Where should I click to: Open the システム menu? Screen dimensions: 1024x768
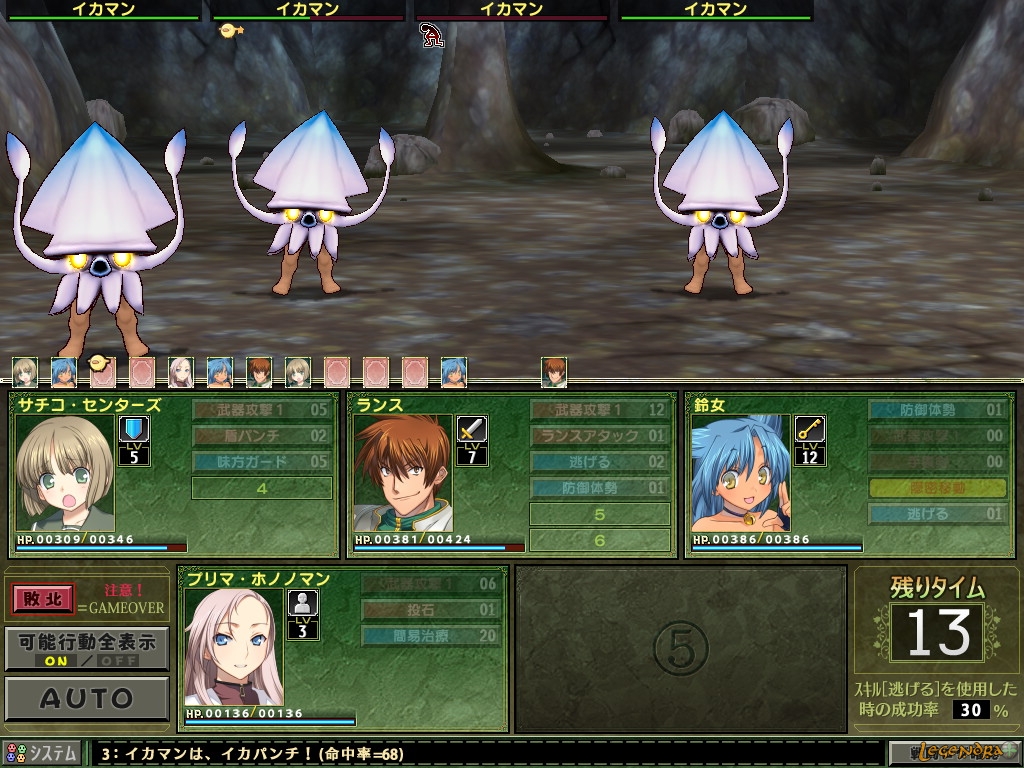pos(42,754)
